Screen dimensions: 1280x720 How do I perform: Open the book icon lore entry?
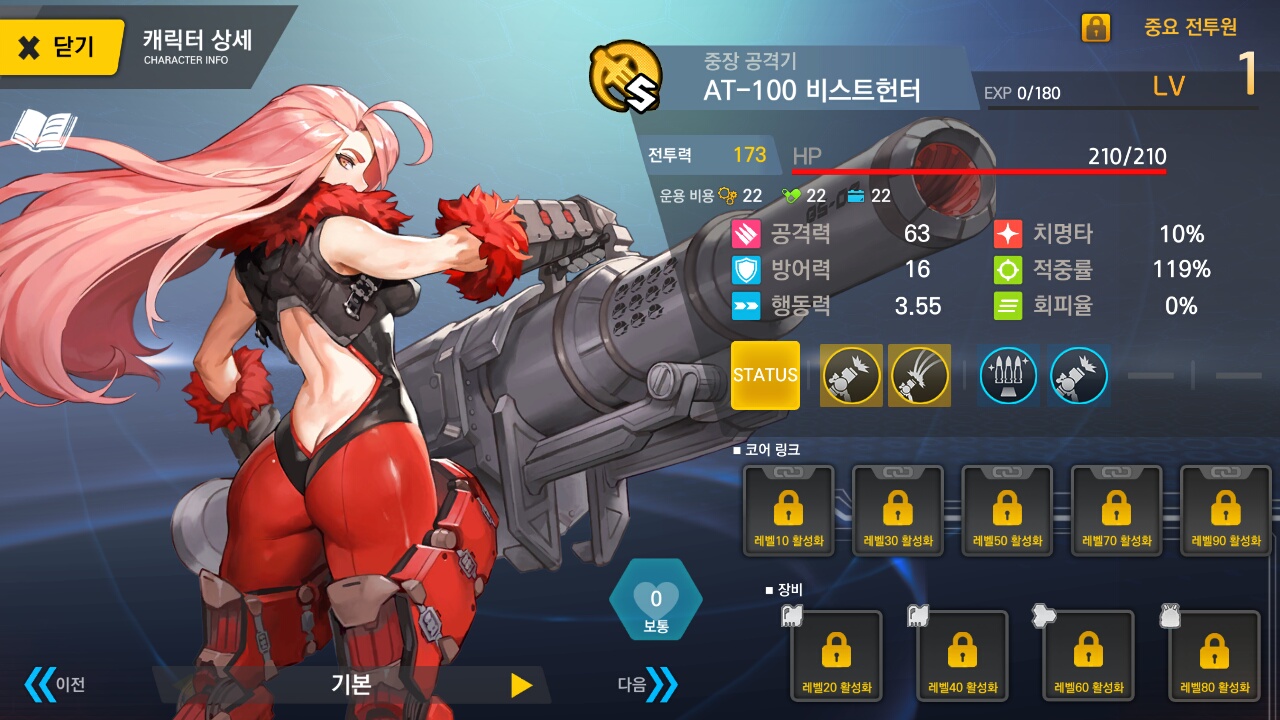[x=44, y=131]
